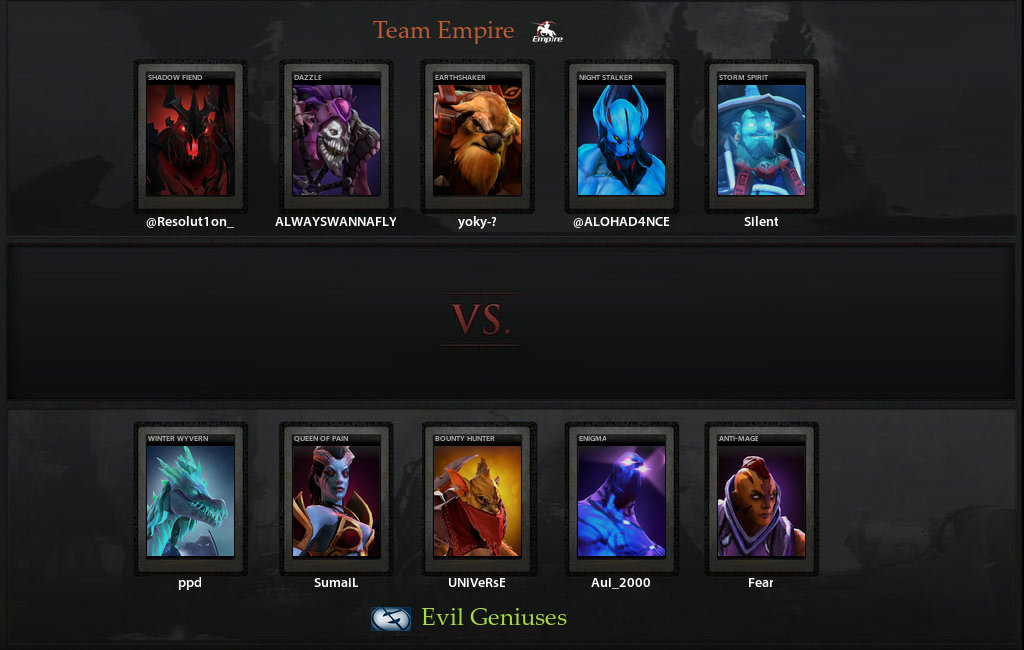The image size is (1024, 650).
Task: Click player name ppd
Action: pyautogui.click(x=190, y=583)
